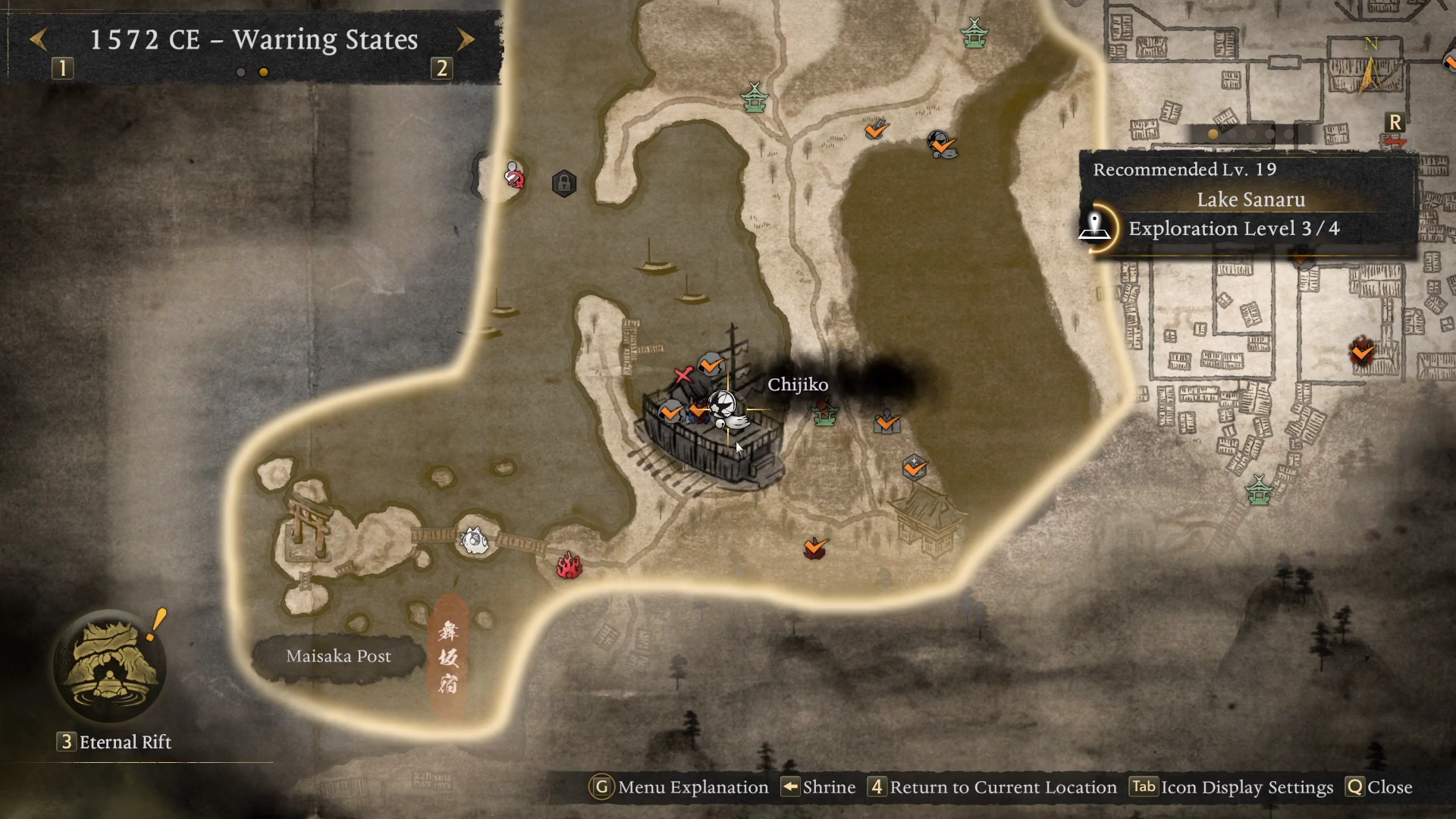Open the Eternal Rift emblem

111,667
